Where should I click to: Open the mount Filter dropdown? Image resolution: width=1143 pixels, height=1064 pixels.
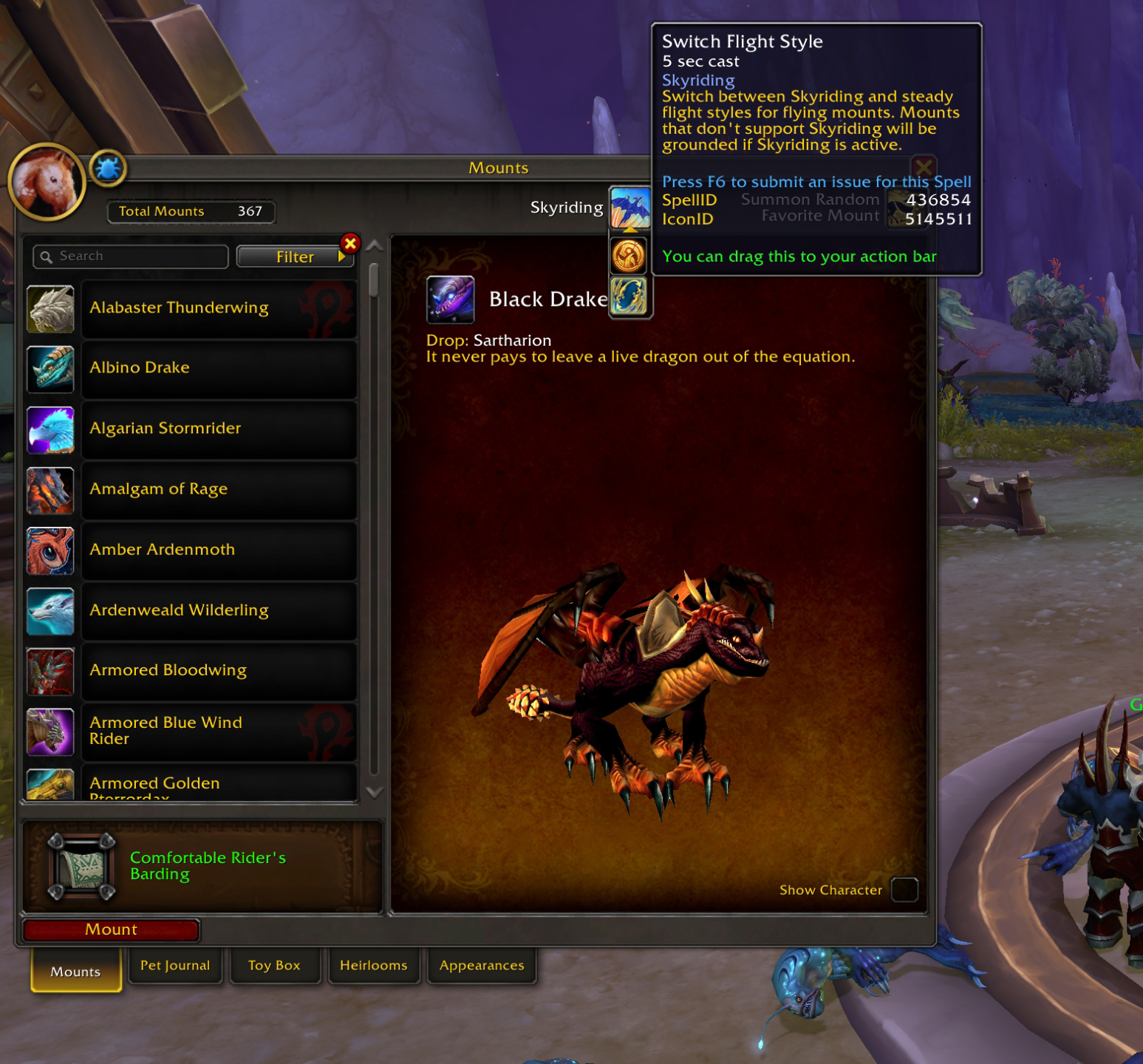294,256
